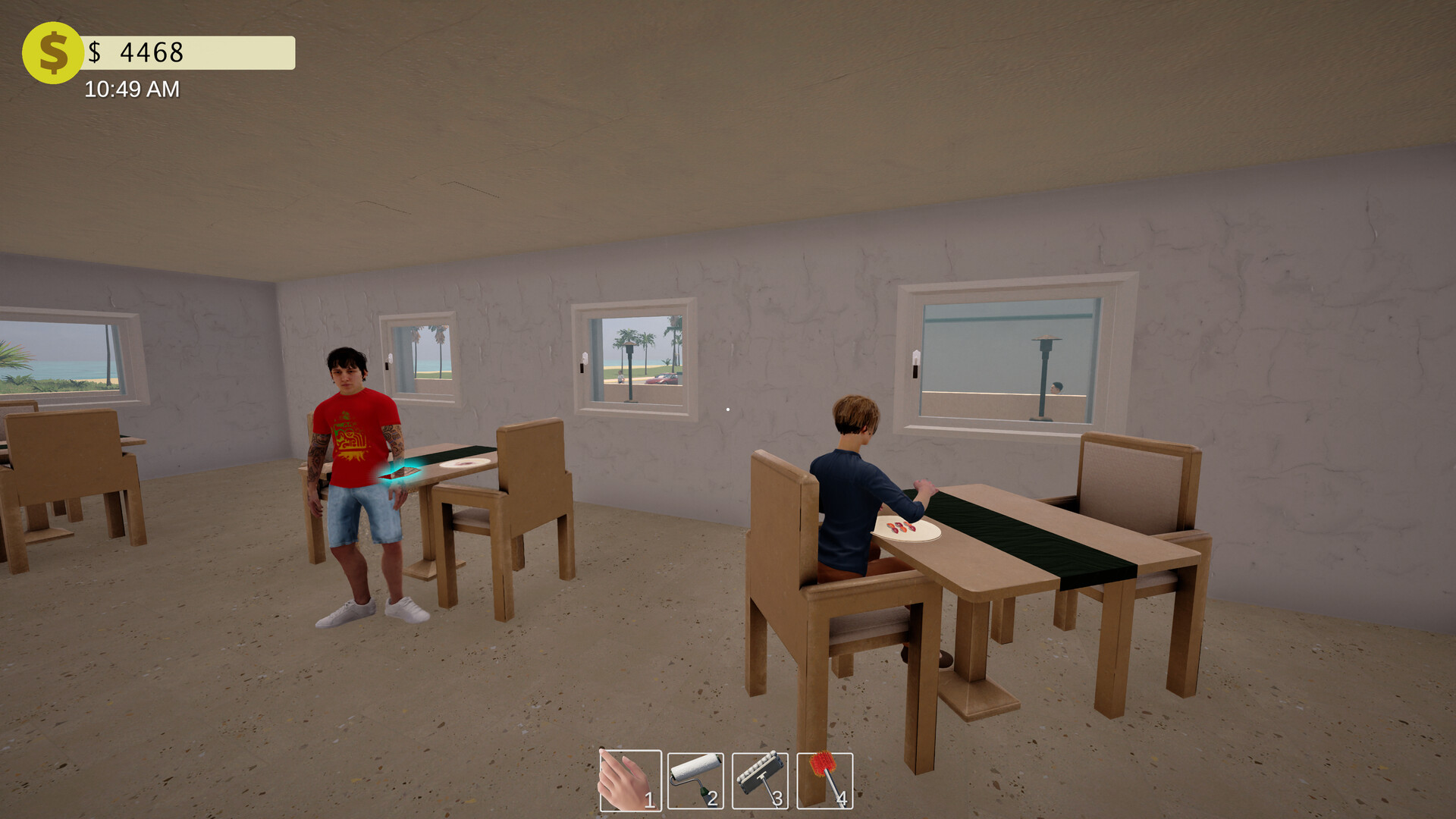The height and width of the screenshot is (819, 1456).
Task: Click the yellow dollar coin icon
Action: tap(52, 52)
